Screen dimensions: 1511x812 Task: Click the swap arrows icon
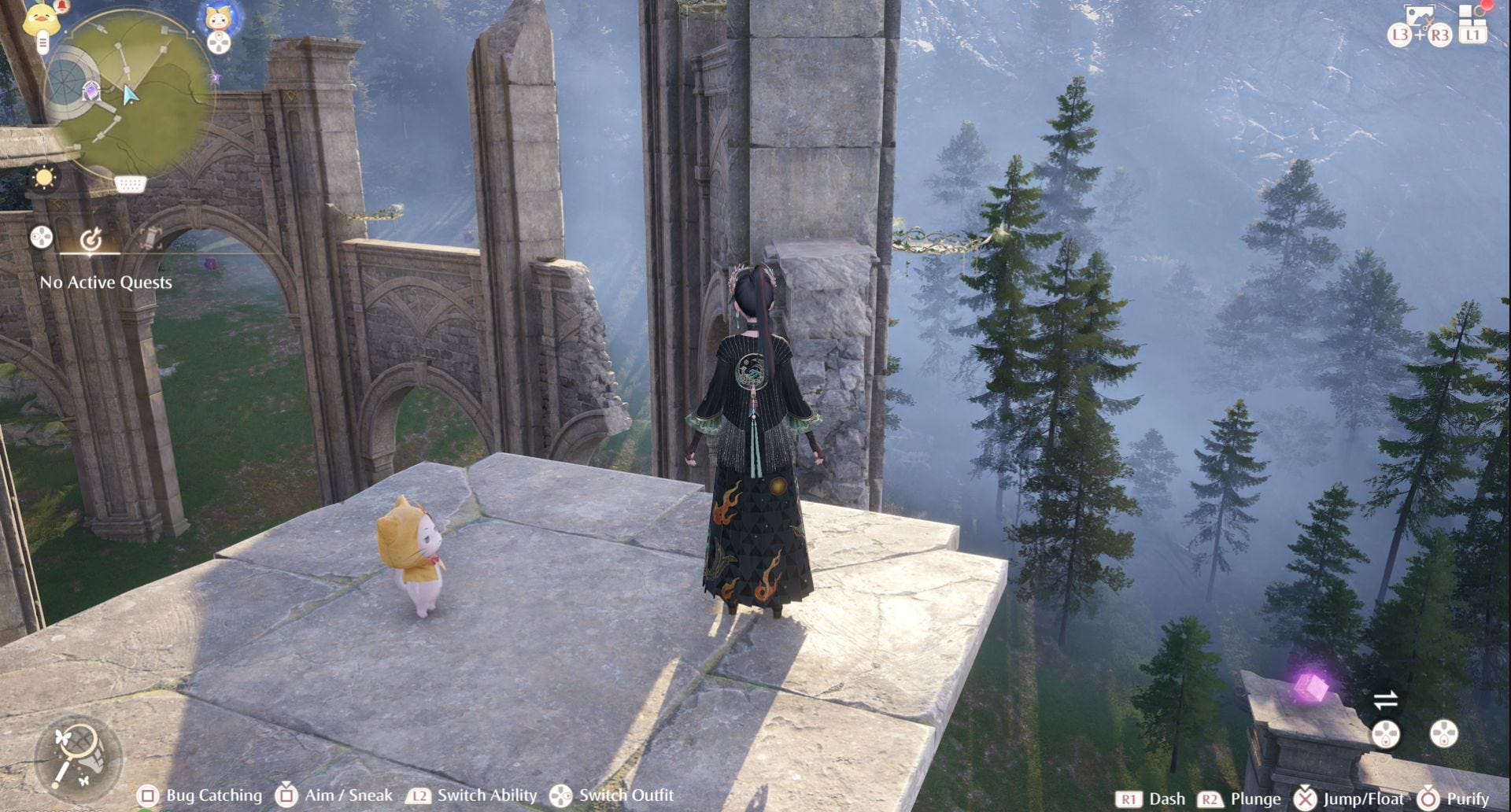(1385, 699)
